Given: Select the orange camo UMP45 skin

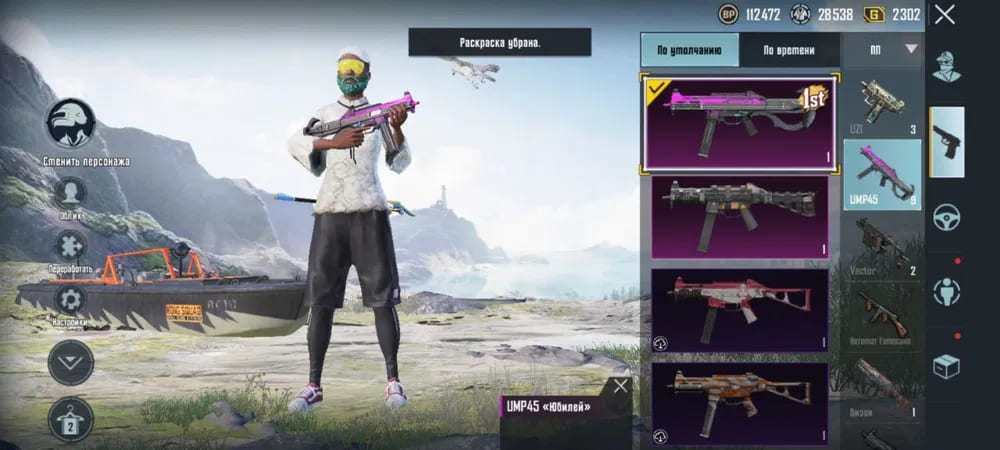Looking at the screenshot, I should (740, 402).
